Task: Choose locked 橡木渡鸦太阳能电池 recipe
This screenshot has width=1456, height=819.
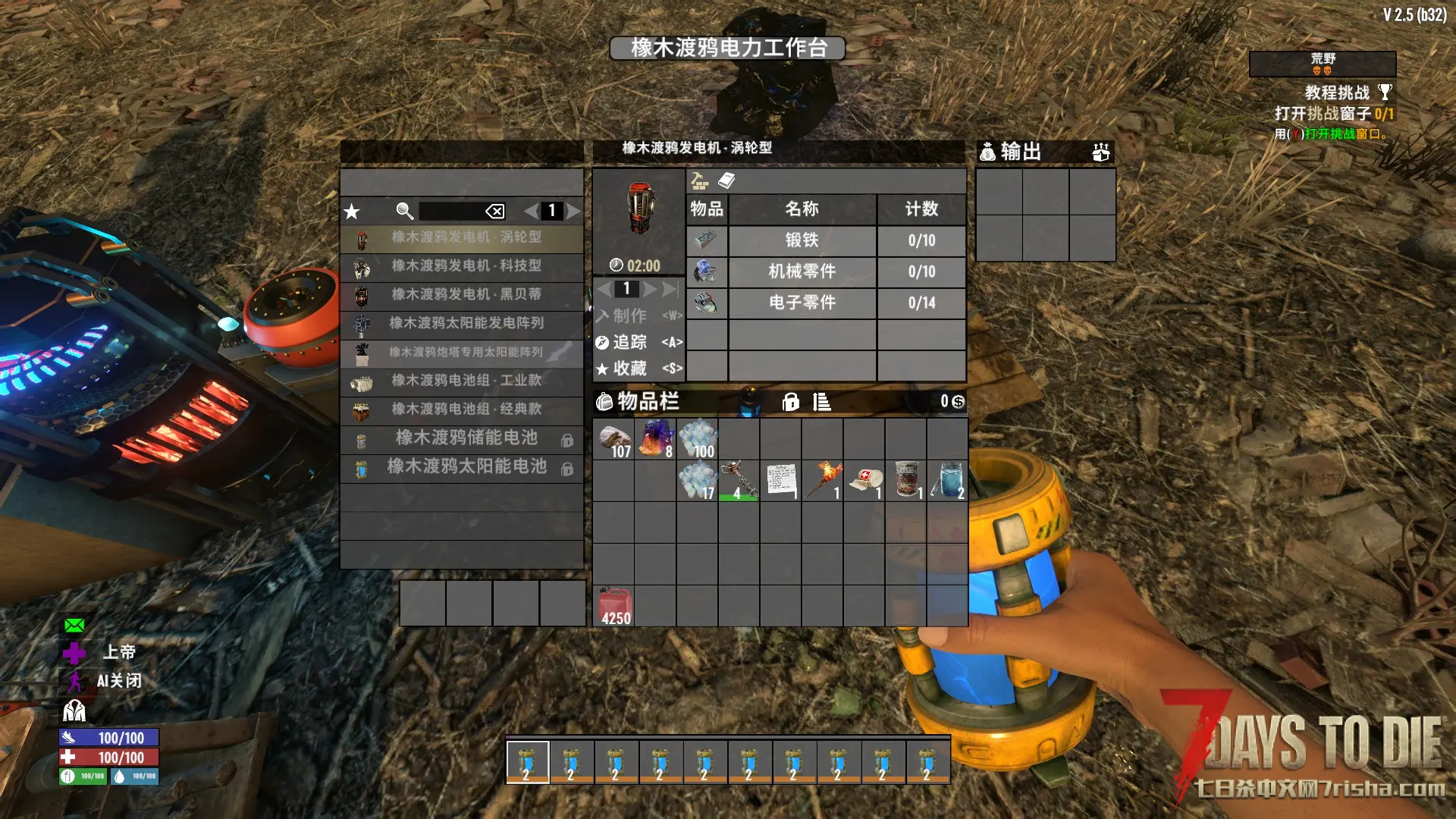Action: [x=466, y=467]
